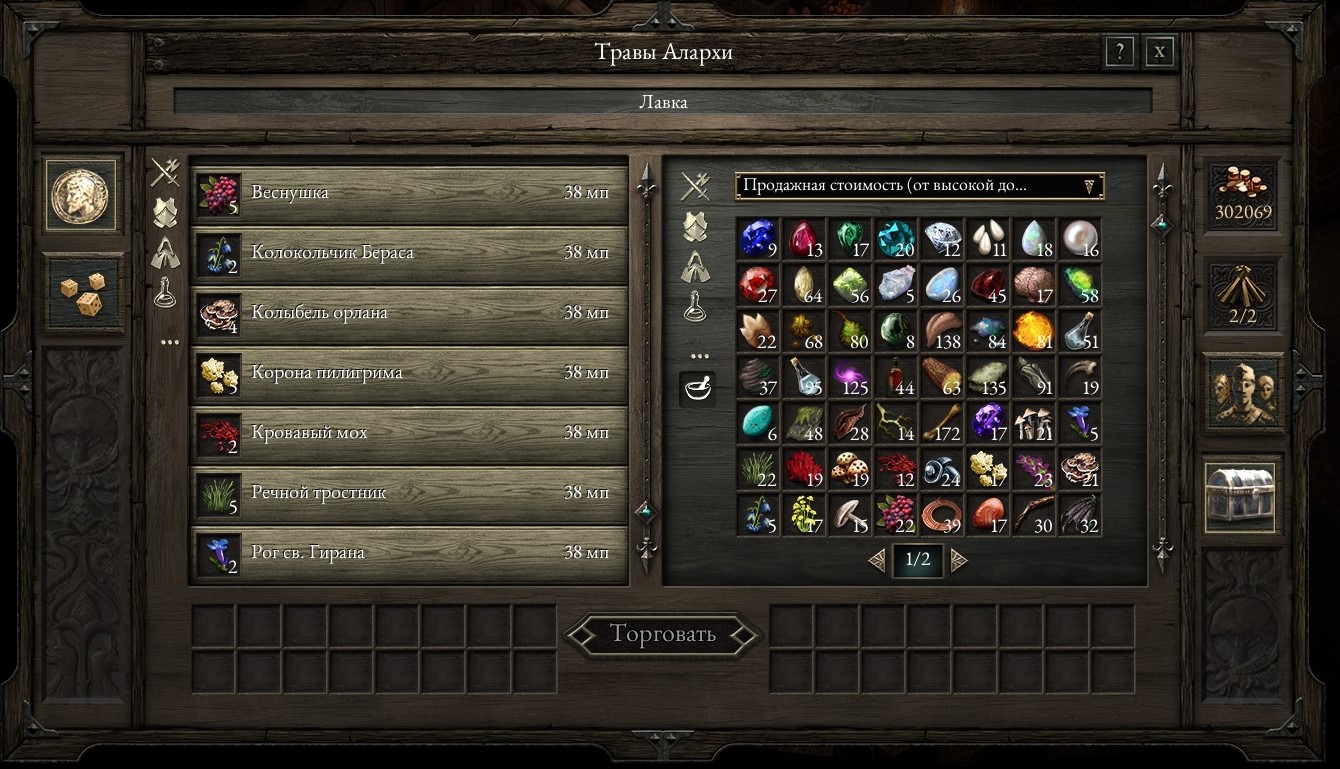Screen dimensions: 1340x769
Task: Open the help question mark button
Action: (x=1119, y=52)
